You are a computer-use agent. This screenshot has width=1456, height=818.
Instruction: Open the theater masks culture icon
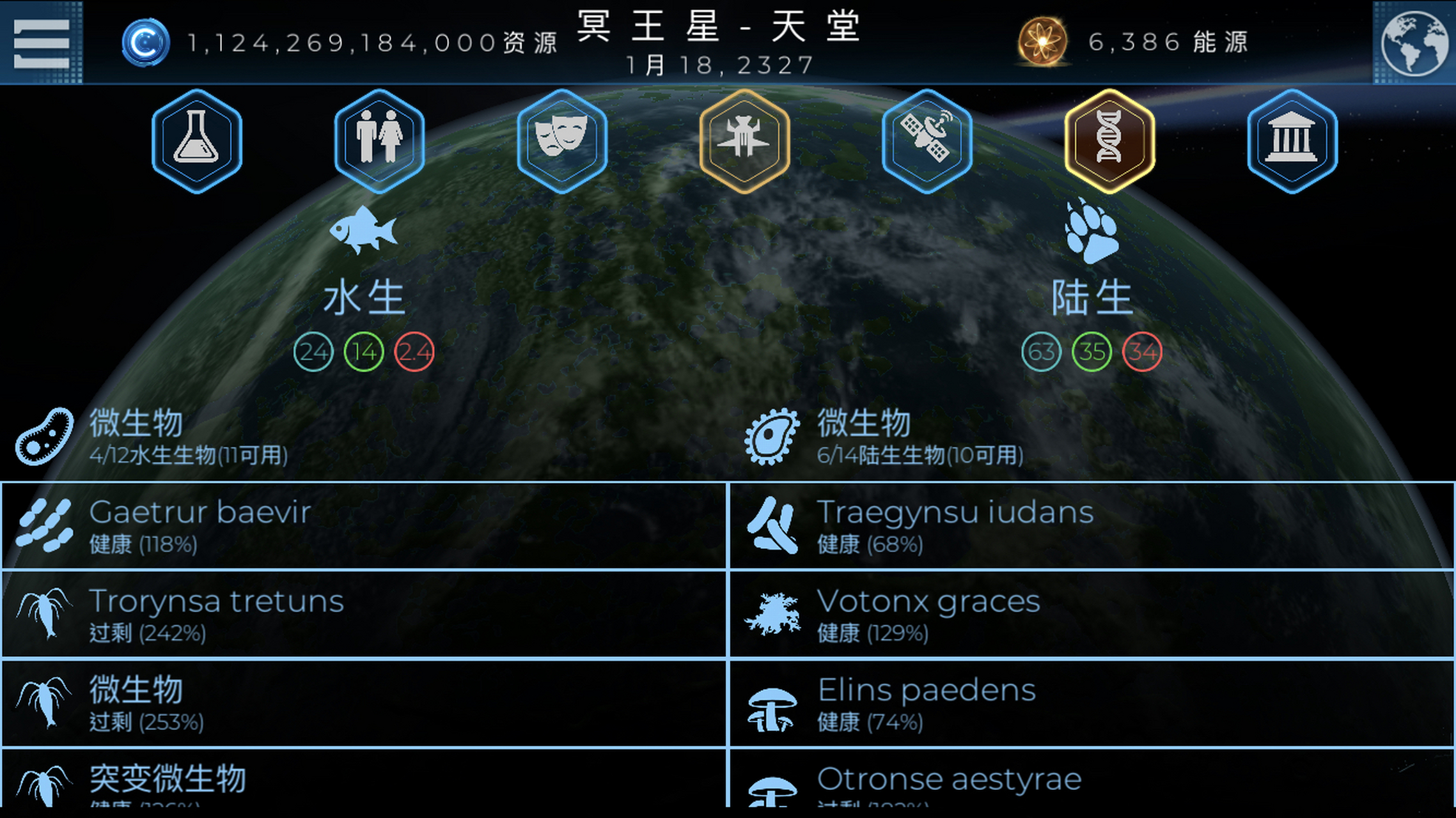coord(562,141)
